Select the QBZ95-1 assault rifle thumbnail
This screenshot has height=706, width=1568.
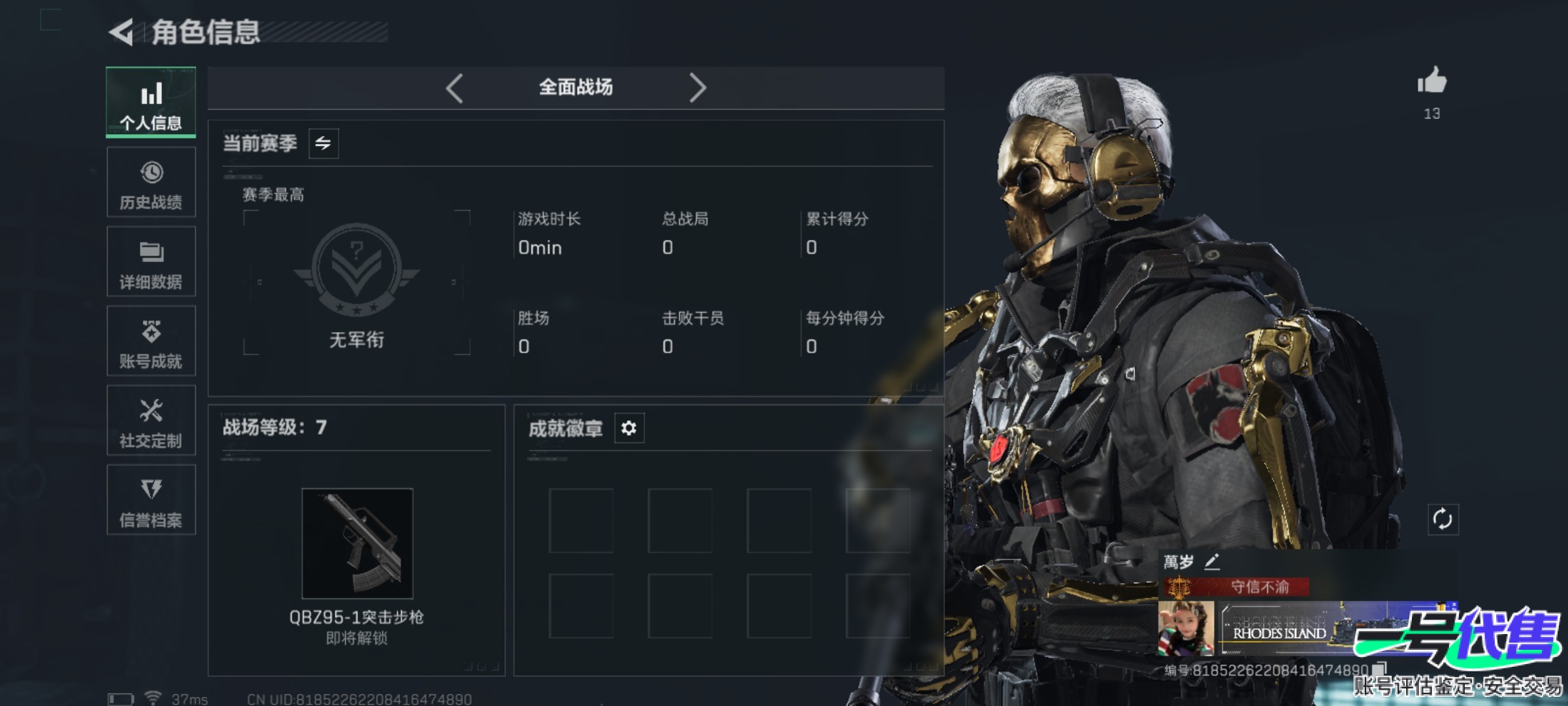[357, 543]
